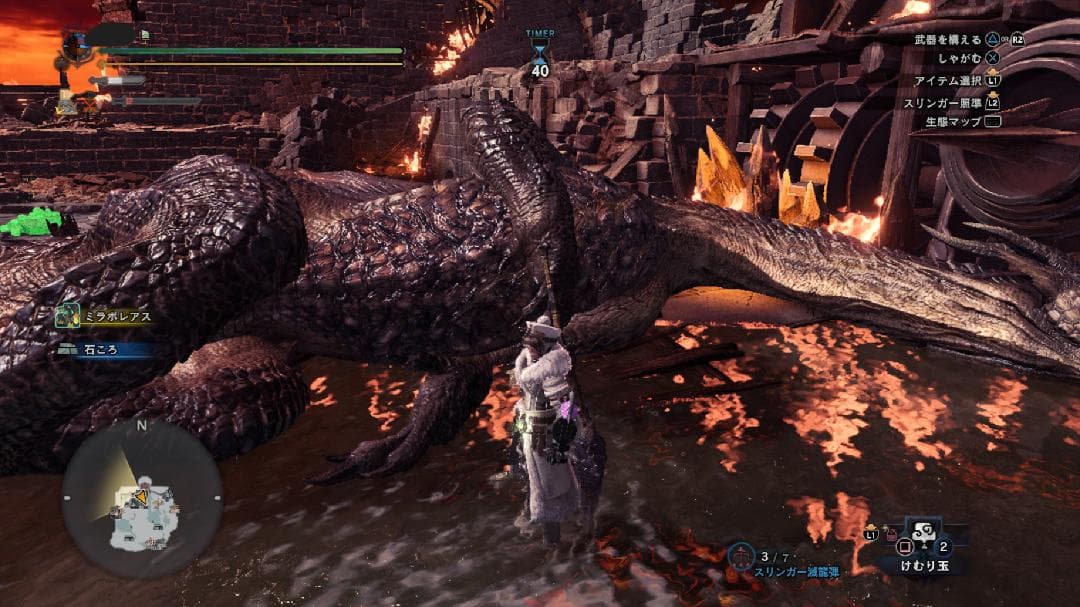
Task: Click the スリンガー滅龍弾 slinger ammo icon
Action: click(741, 555)
